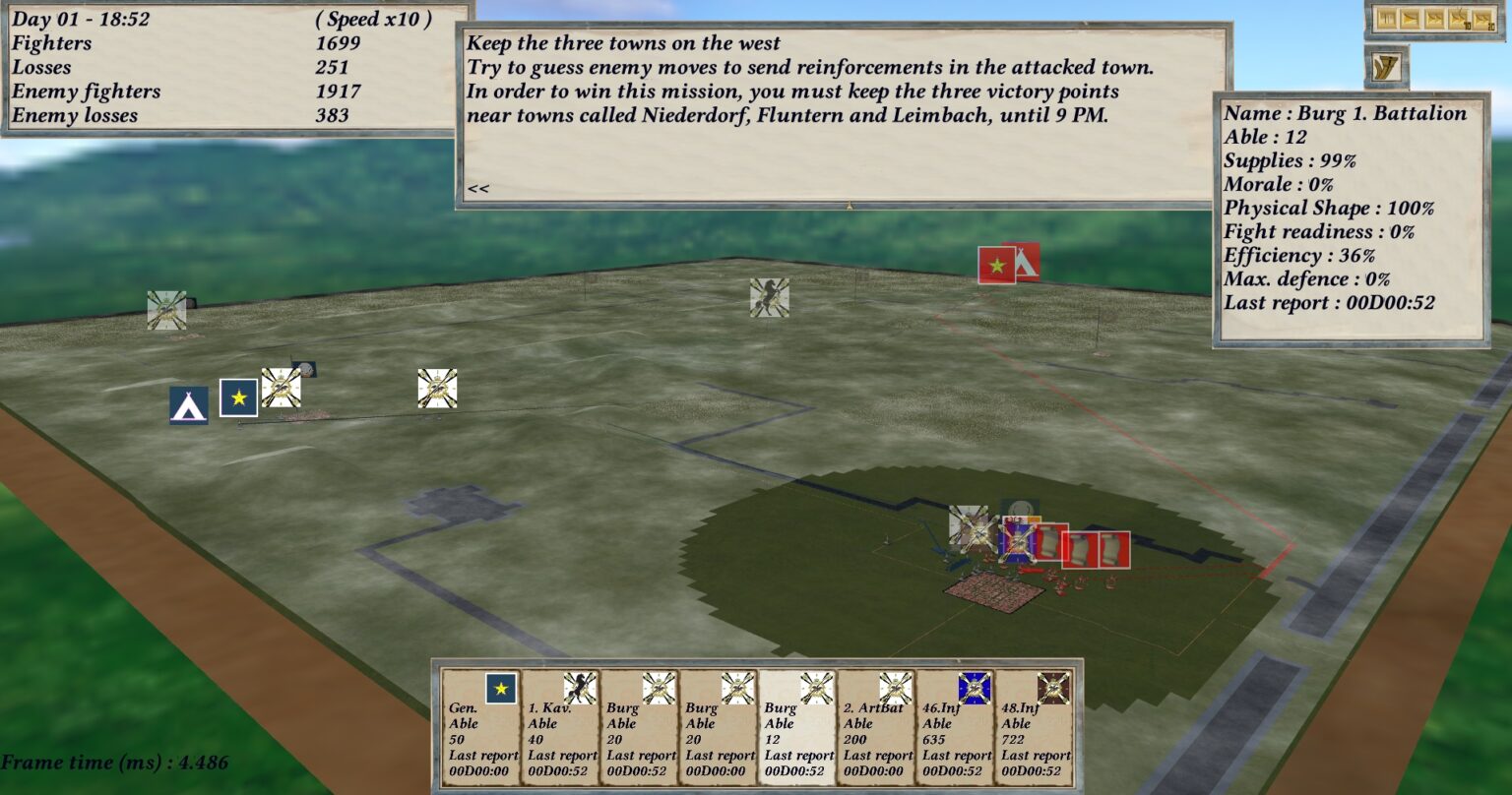The image size is (1512, 795).
Task: Enable x20 game speed
Action: pos(1484,18)
